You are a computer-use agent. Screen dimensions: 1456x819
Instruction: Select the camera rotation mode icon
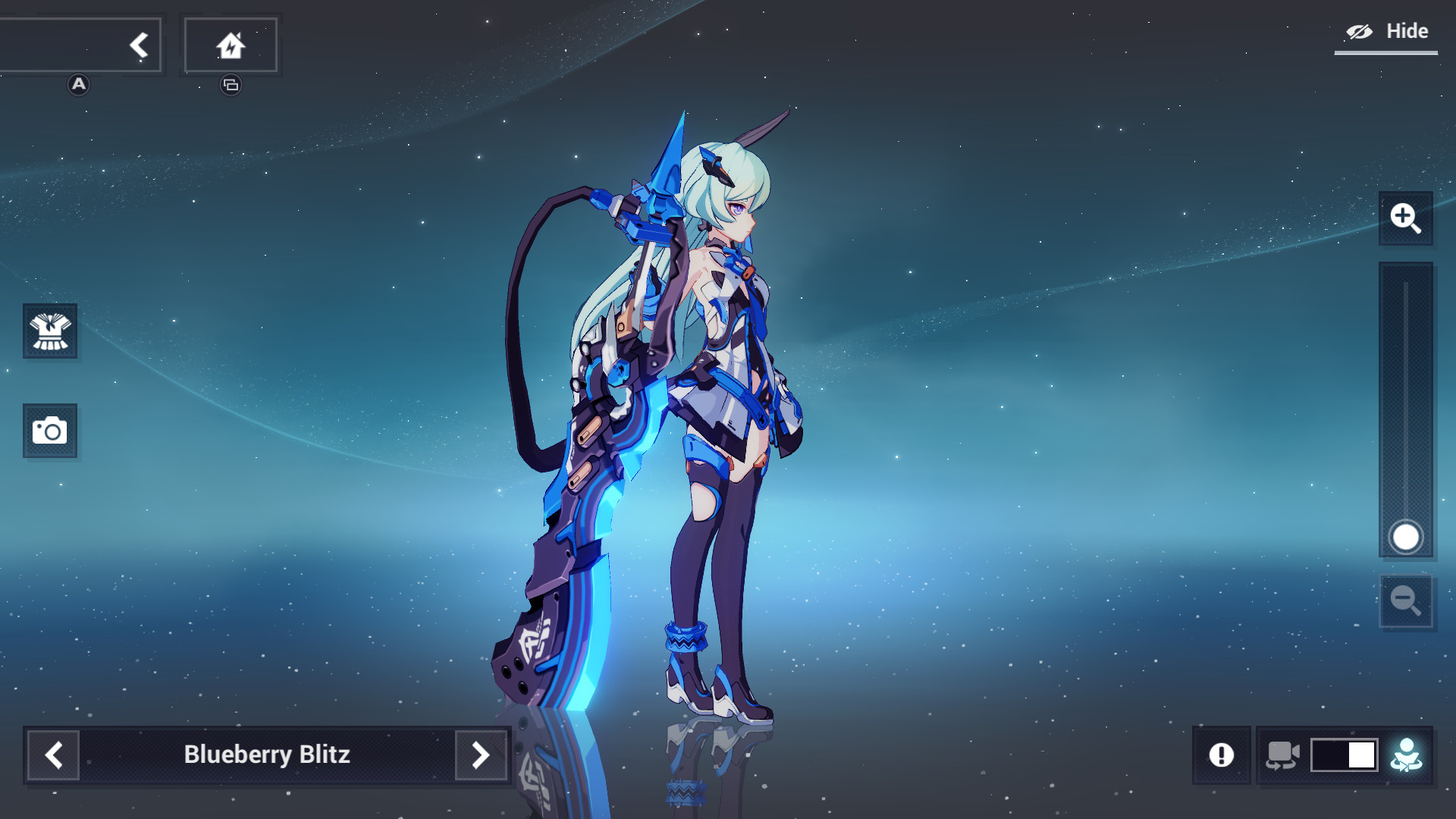1285,755
